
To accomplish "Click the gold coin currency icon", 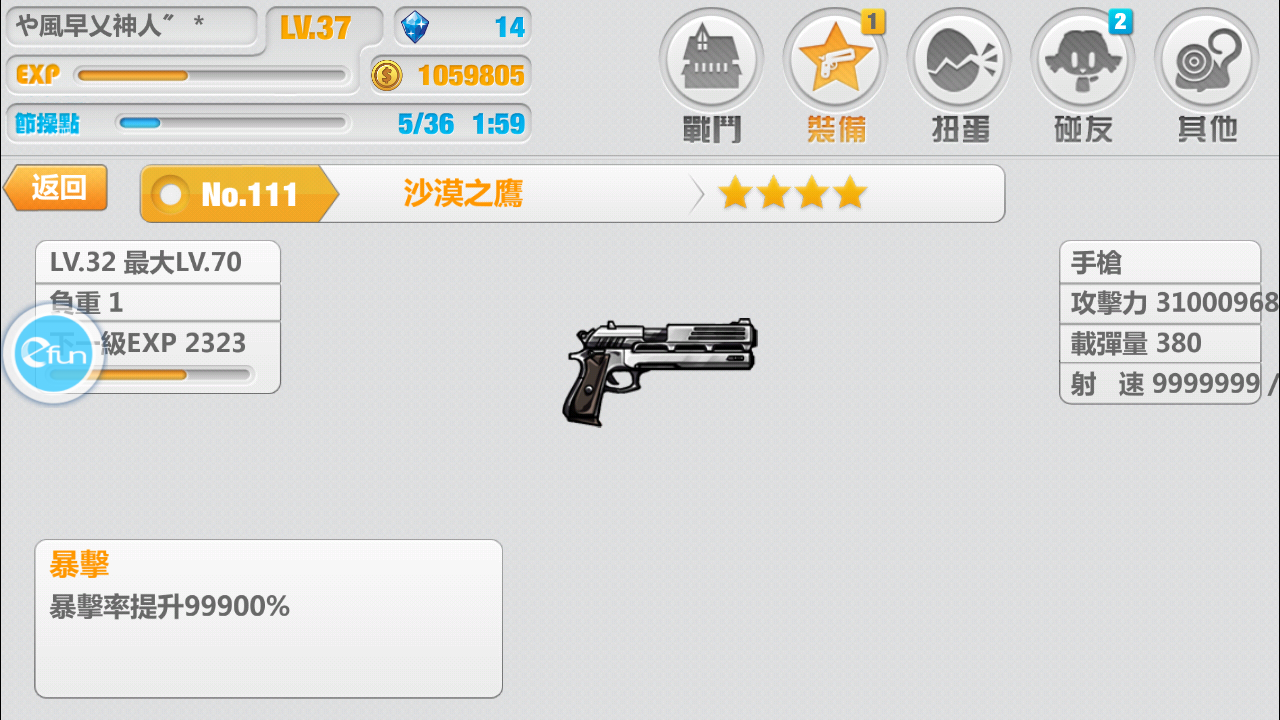I will click(x=387, y=75).
